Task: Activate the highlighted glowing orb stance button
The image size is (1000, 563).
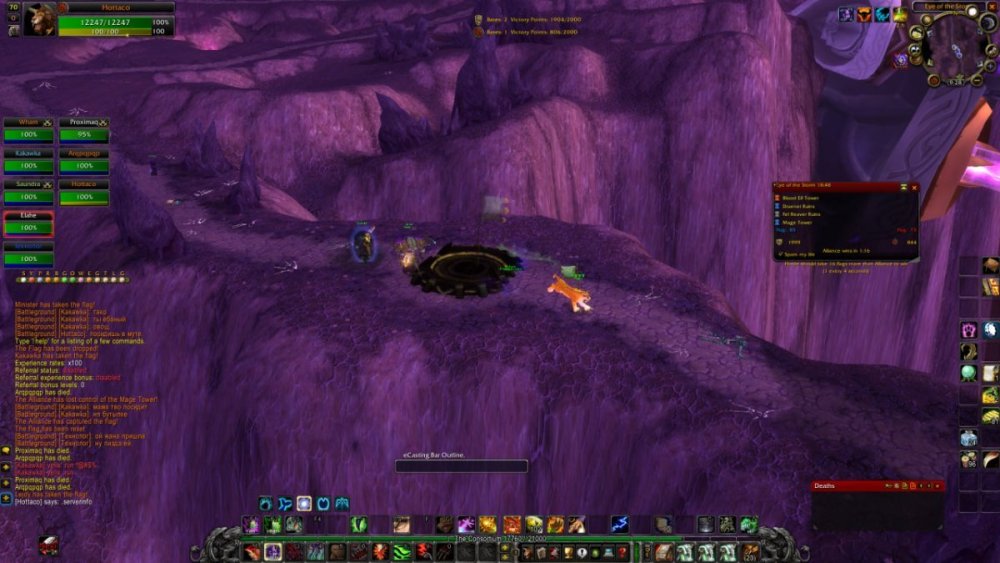Action: [x=304, y=503]
